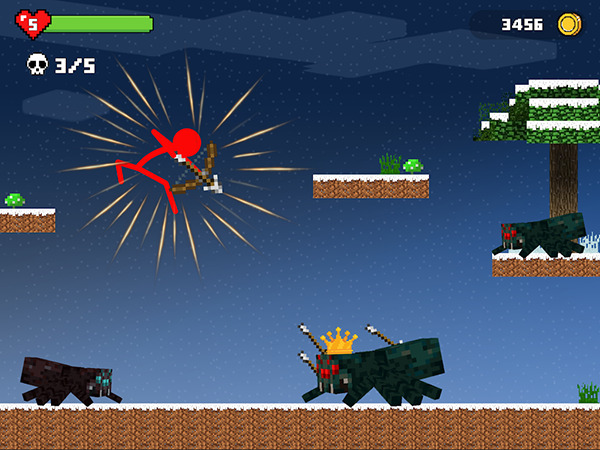Click the gold coin currency icon
Screen dimensions: 600x450
pos(569,23)
